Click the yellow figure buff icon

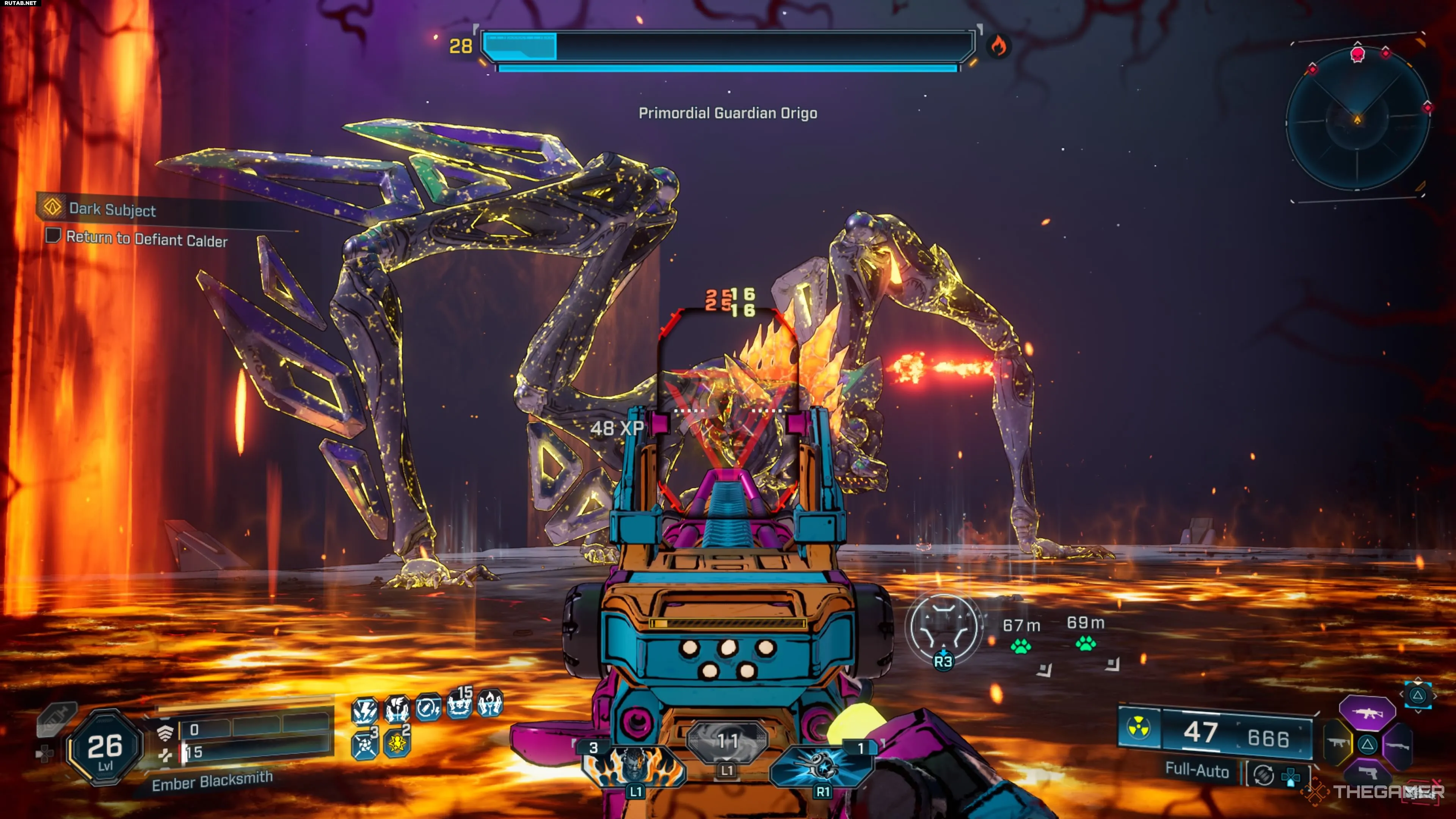coord(397,743)
